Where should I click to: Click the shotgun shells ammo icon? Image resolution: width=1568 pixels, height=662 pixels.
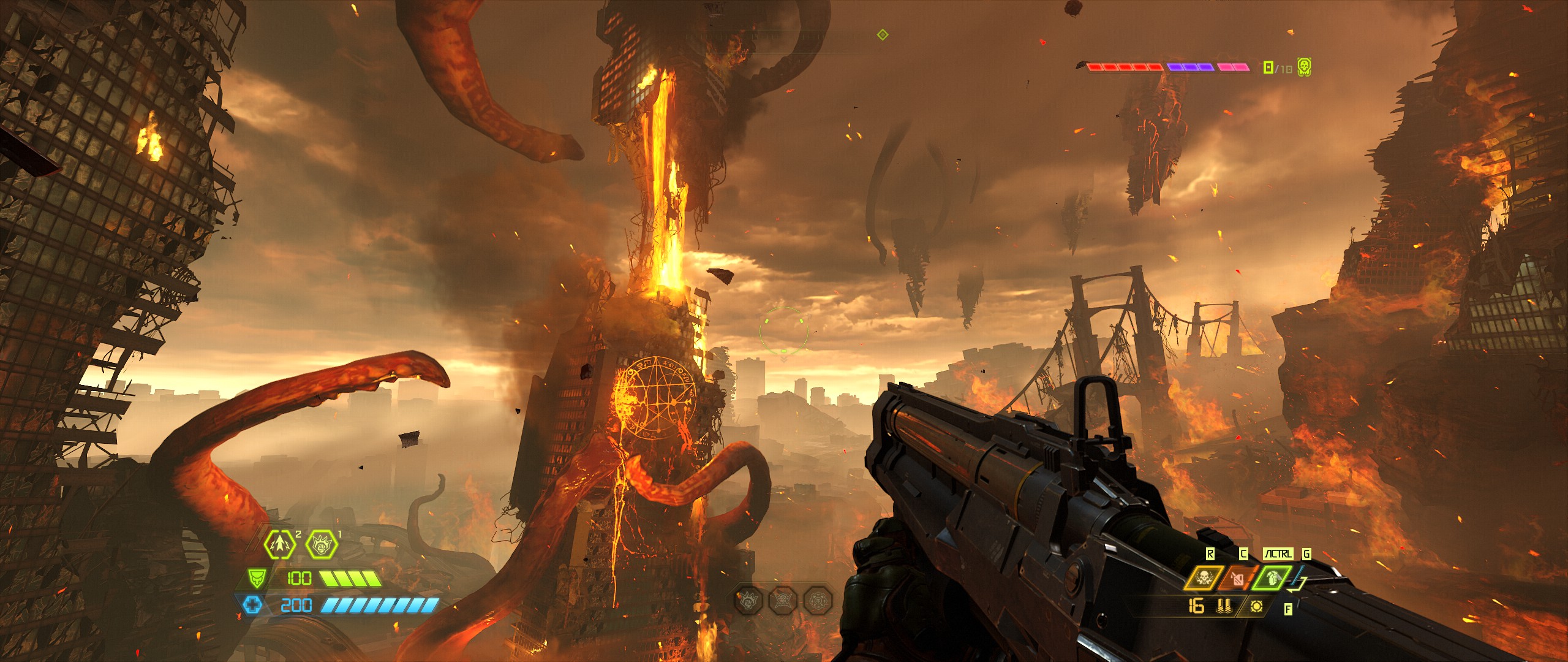(x=1224, y=606)
